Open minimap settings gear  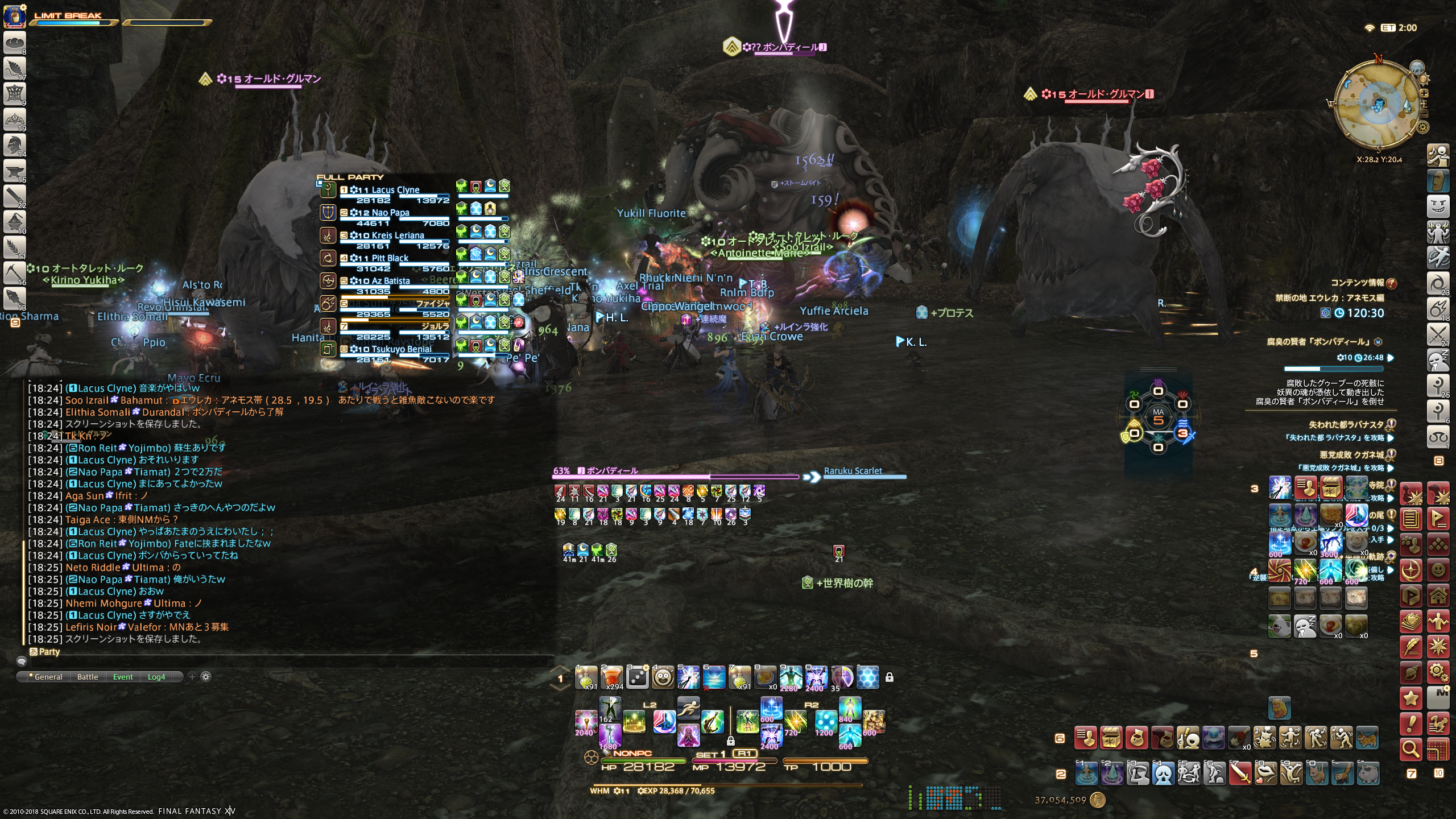1423,127
